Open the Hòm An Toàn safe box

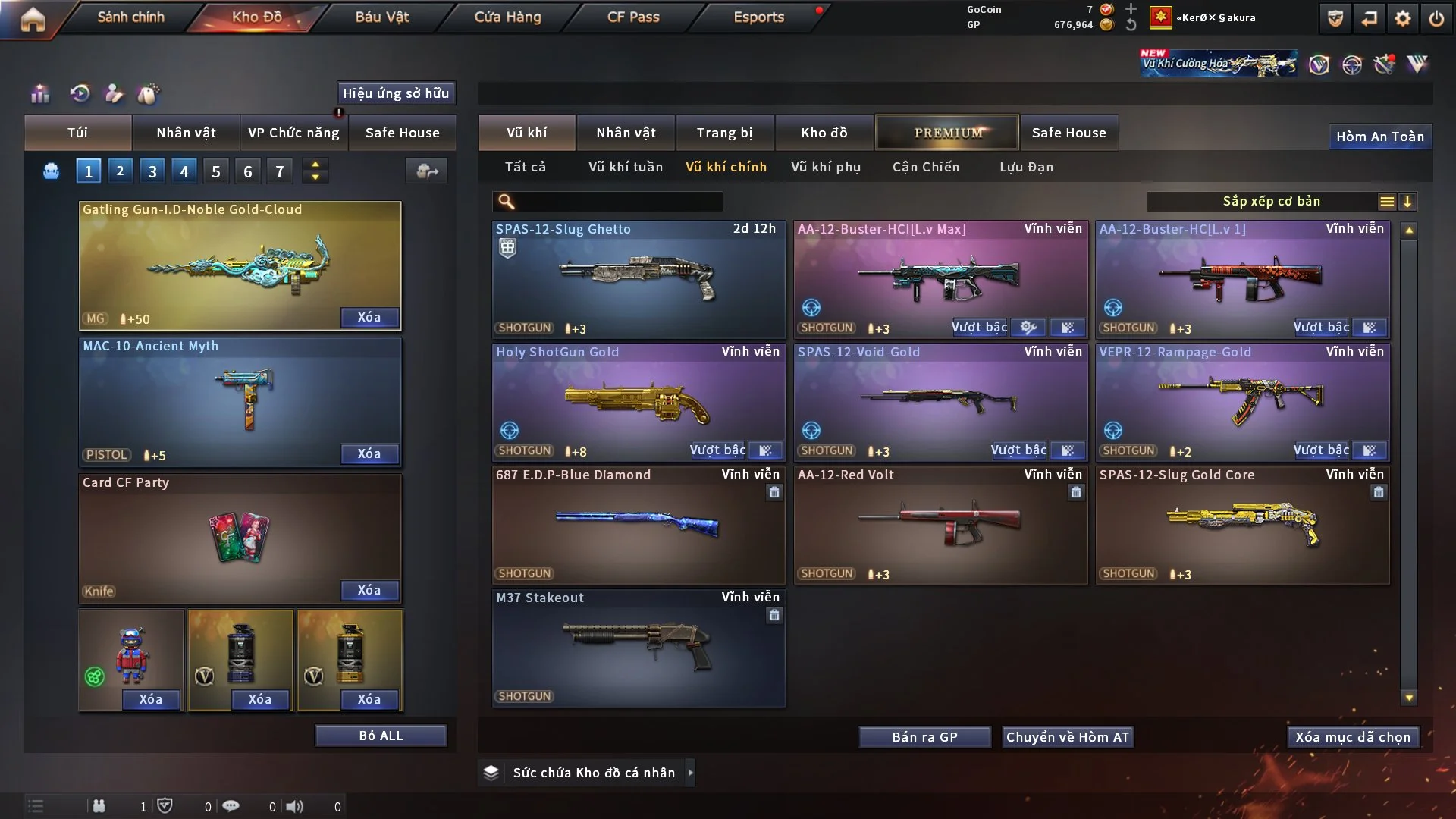(1379, 136)
